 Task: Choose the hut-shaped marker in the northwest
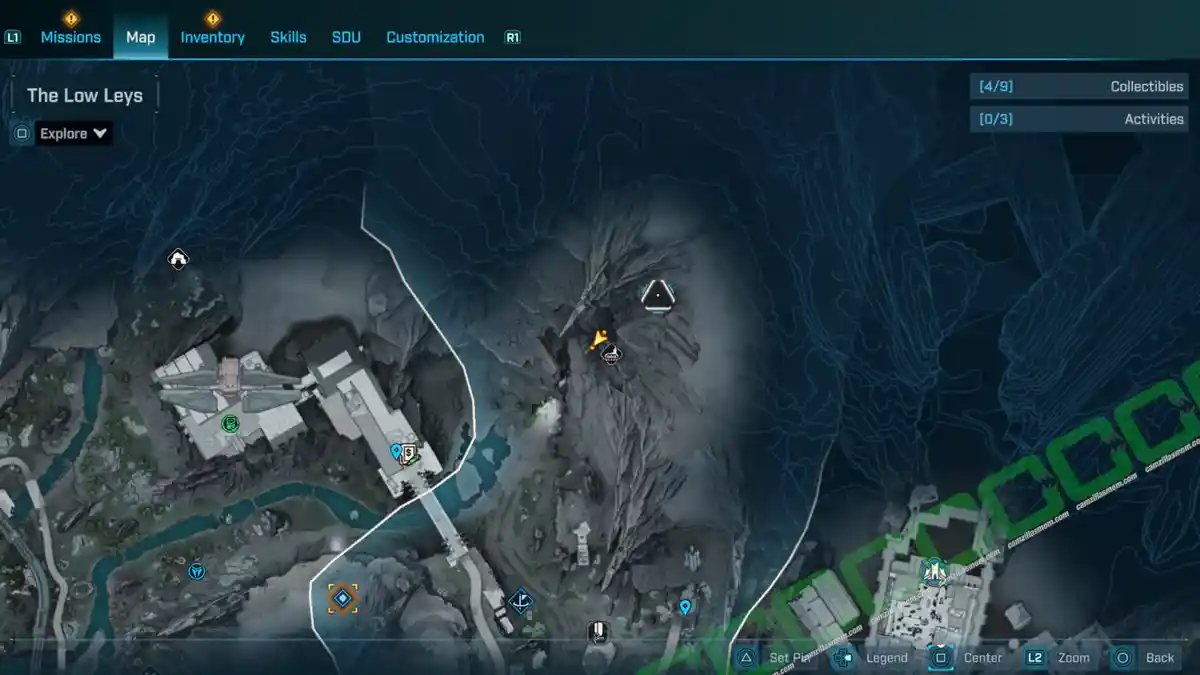tap(178, 260)
